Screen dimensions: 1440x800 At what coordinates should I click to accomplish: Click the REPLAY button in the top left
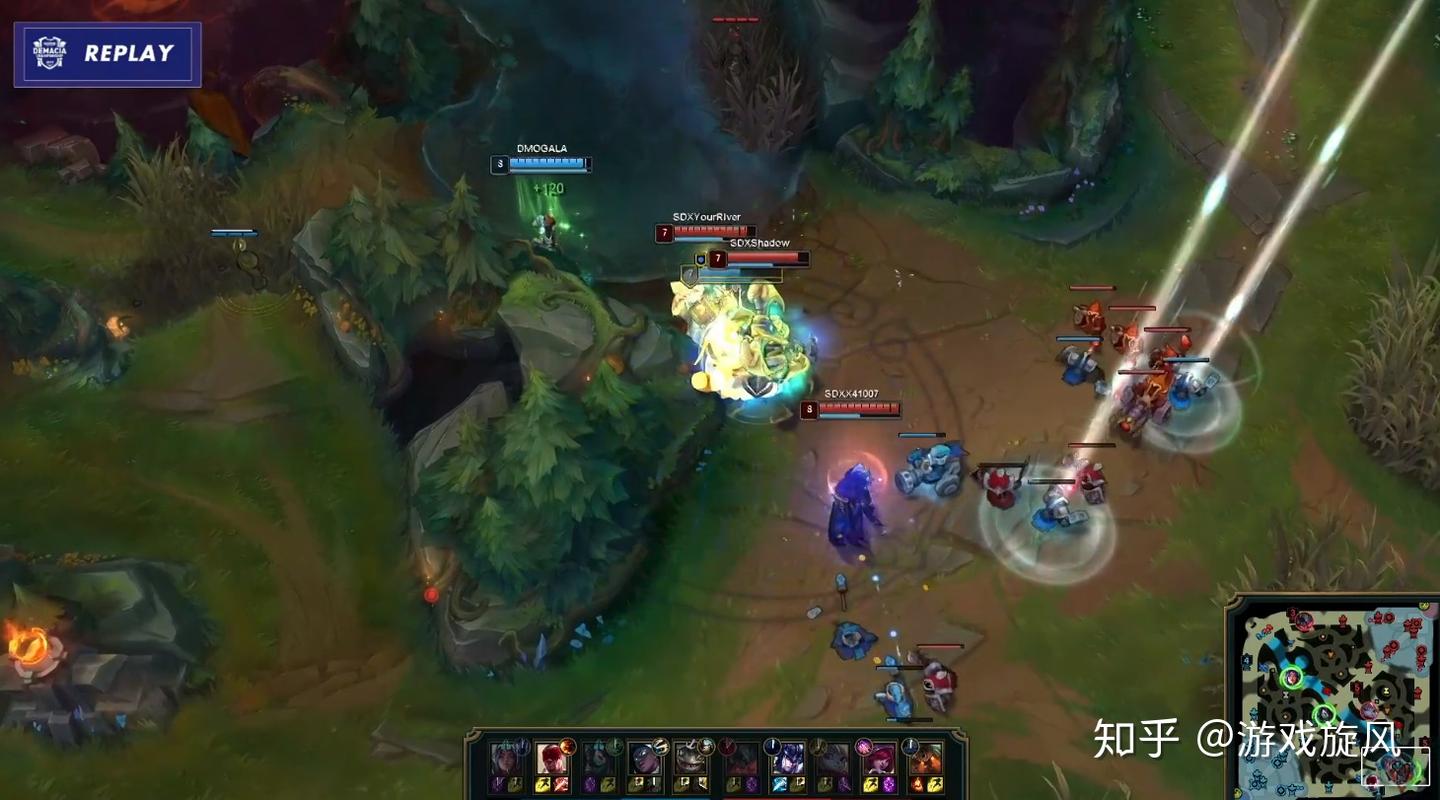pos(130,54)
